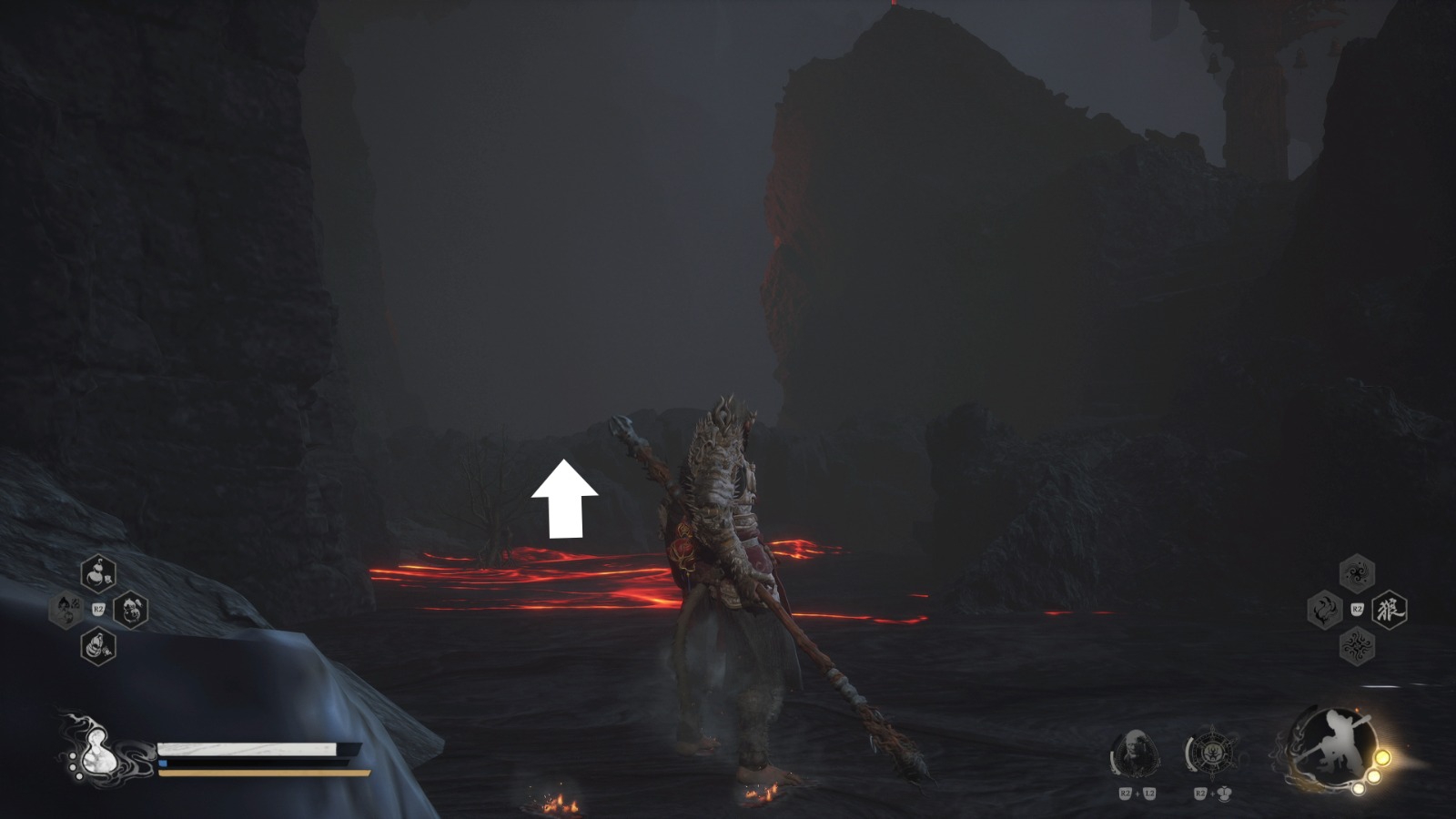Viewport: 1456px width, 819px height.
Task: Click the swirl spirit icon atop the right wheel
Action: pyautogui.click(x=1357, y=572)
